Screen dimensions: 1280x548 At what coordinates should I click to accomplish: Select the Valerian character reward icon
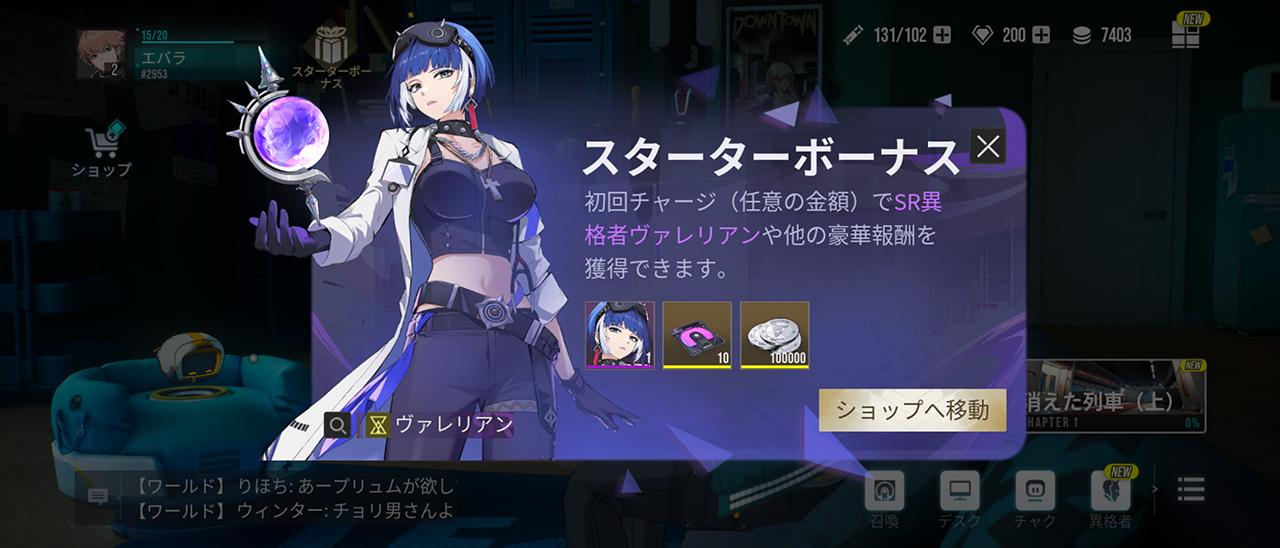tap(620, 335)
